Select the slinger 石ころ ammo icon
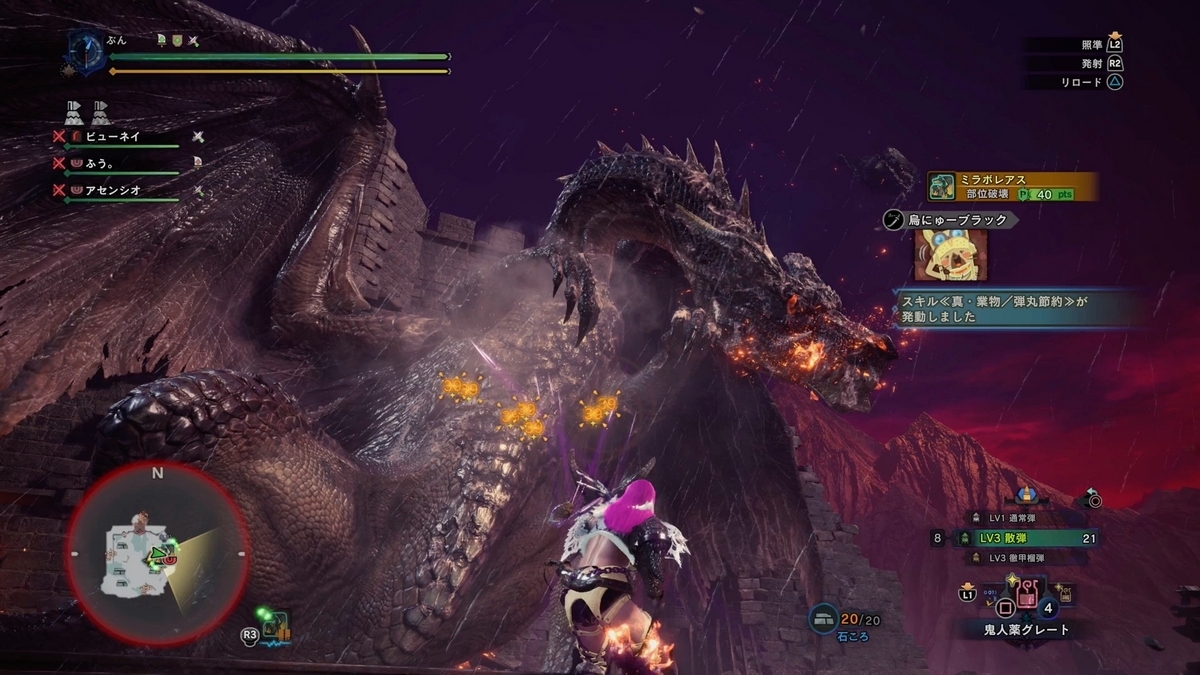Viewport: 1200px width, 675px height. coord(824,620)
